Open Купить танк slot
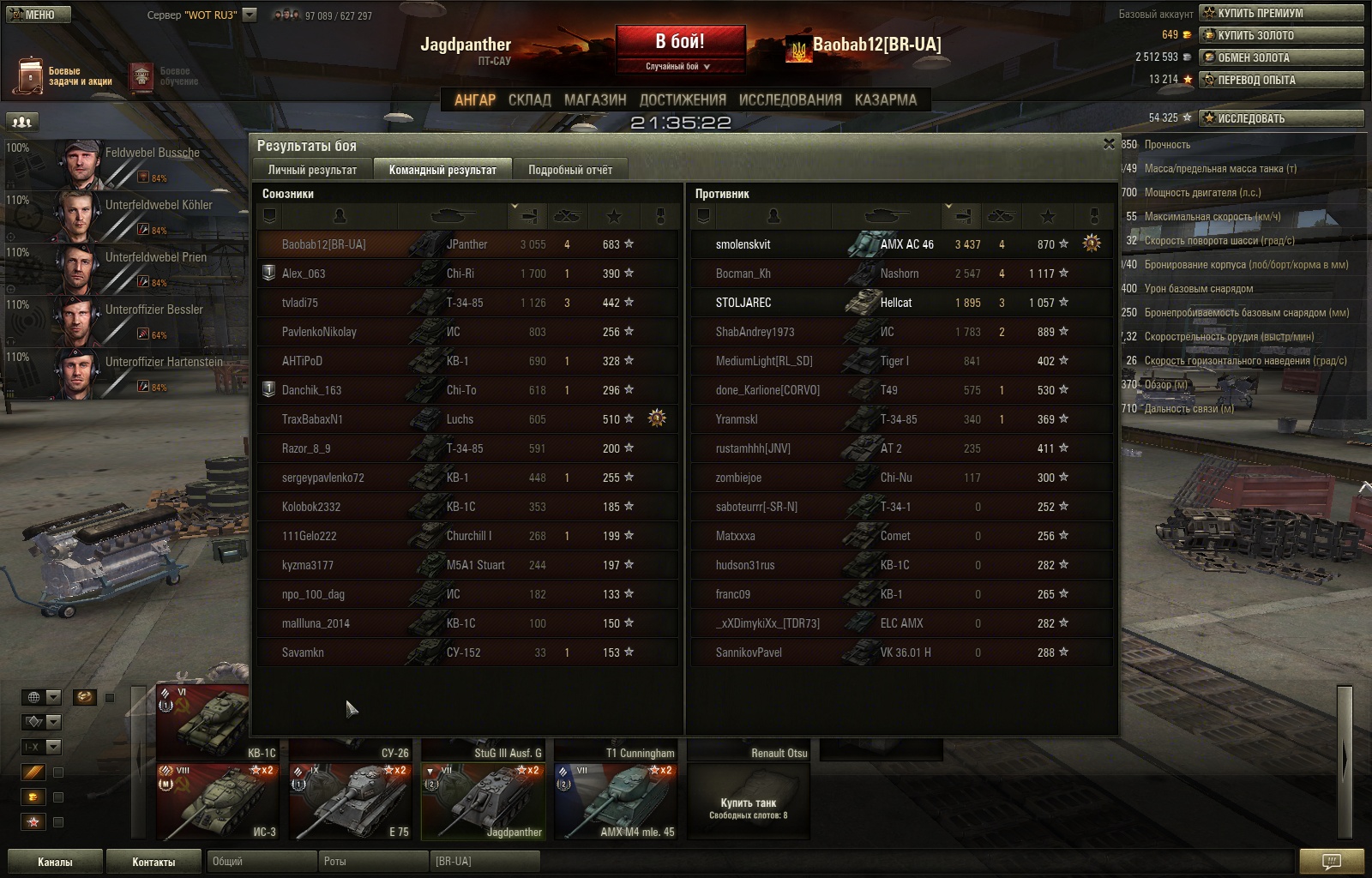 749,801
